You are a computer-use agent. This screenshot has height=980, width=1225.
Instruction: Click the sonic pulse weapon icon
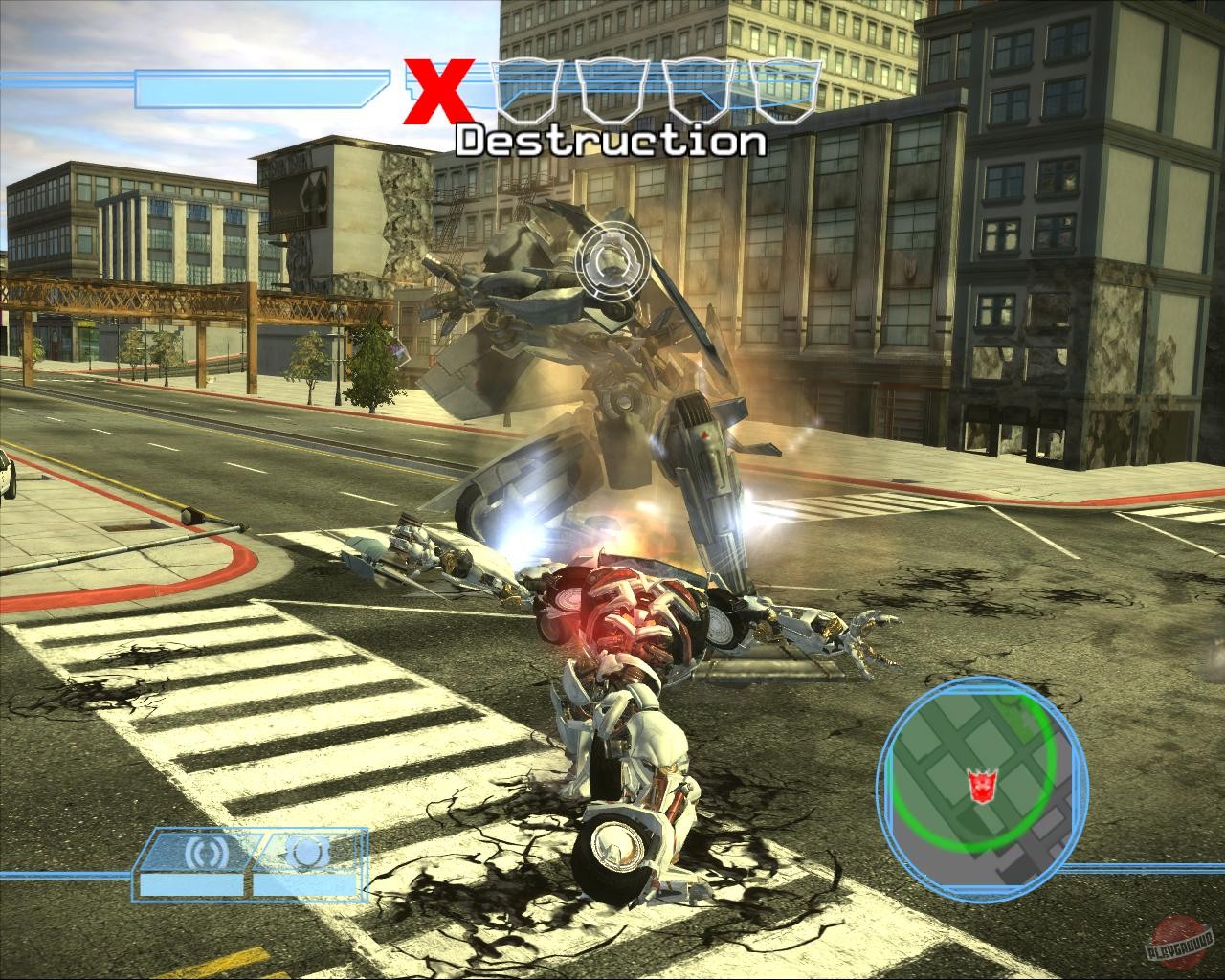(206, 850)
